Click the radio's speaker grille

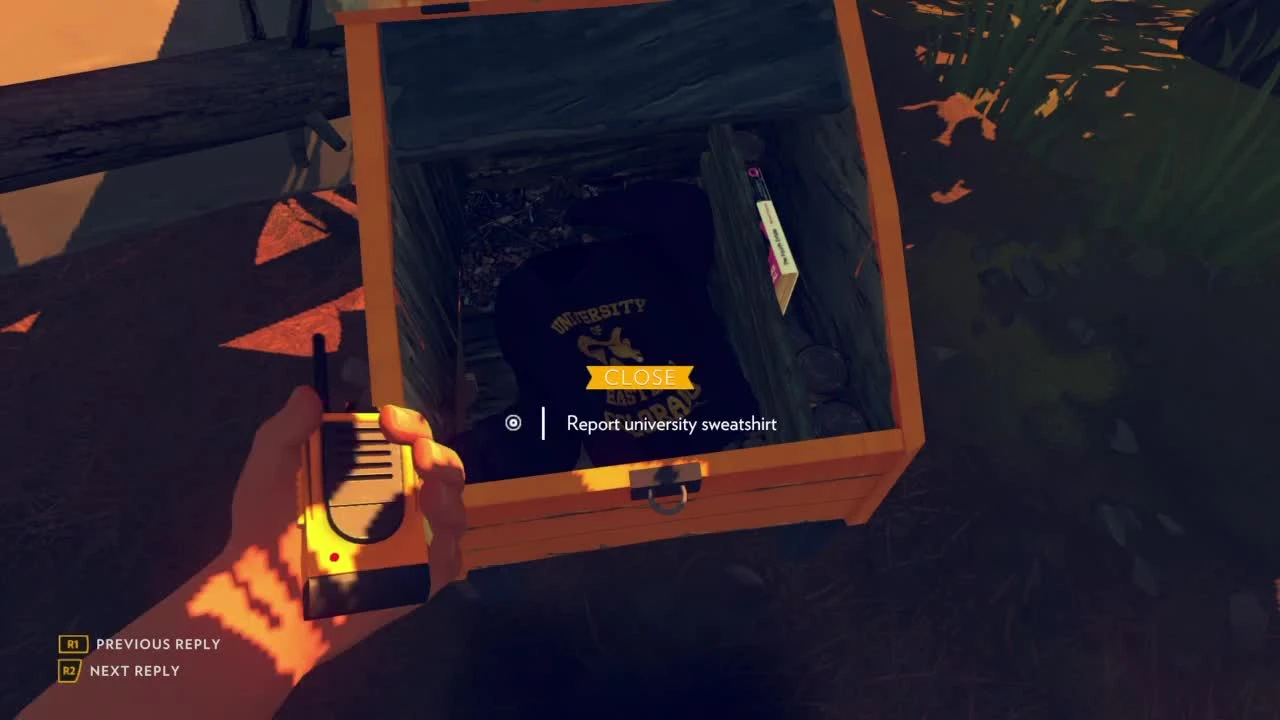coord(370,450)
